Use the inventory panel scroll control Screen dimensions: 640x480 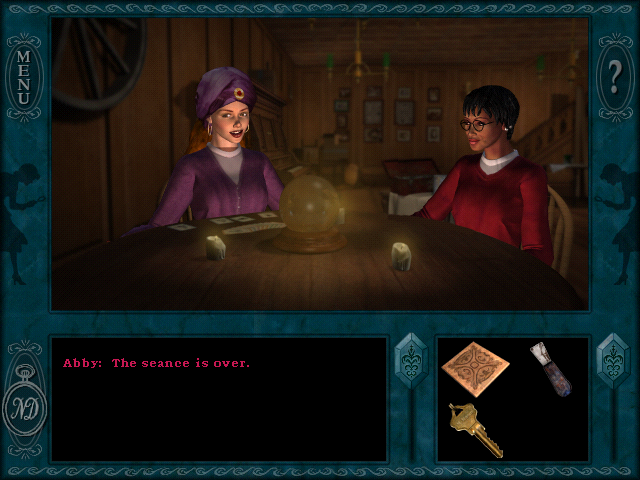point(611,362)
